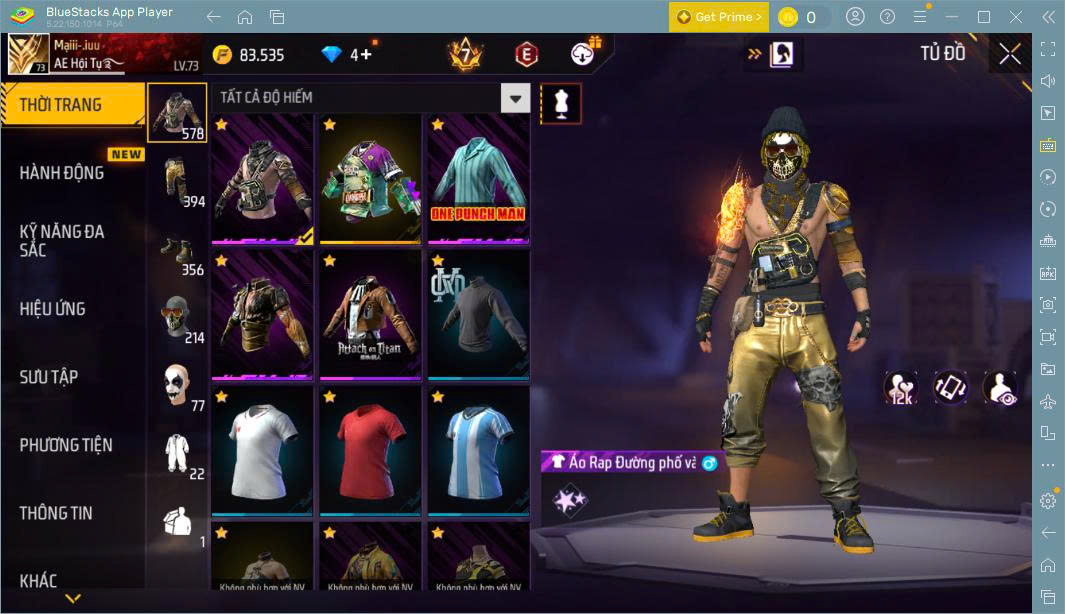Screen dimensions: 1065x614
Task: Open the Sưu Tập tab
Action: pos(49,377)
